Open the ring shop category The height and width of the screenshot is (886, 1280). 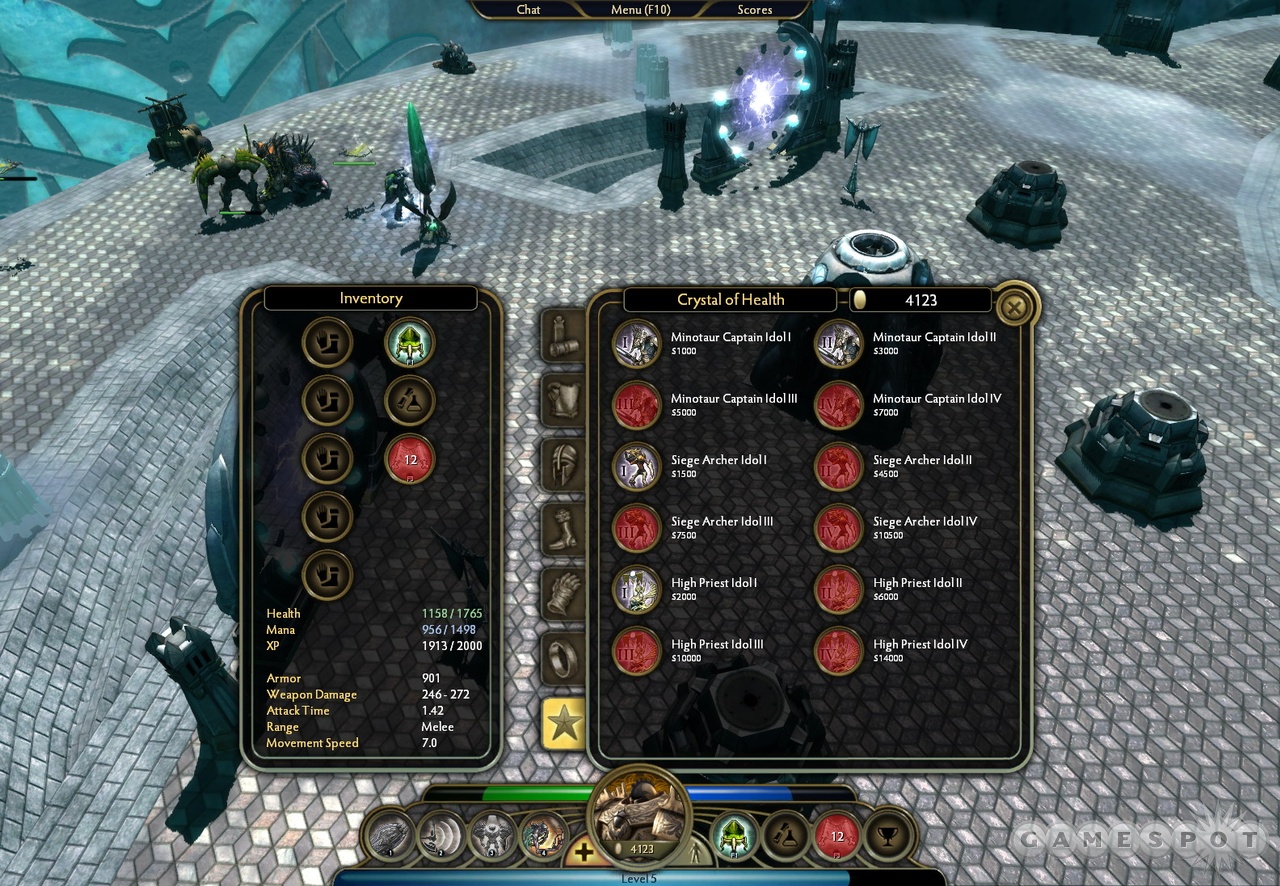(x=563, y=658)
